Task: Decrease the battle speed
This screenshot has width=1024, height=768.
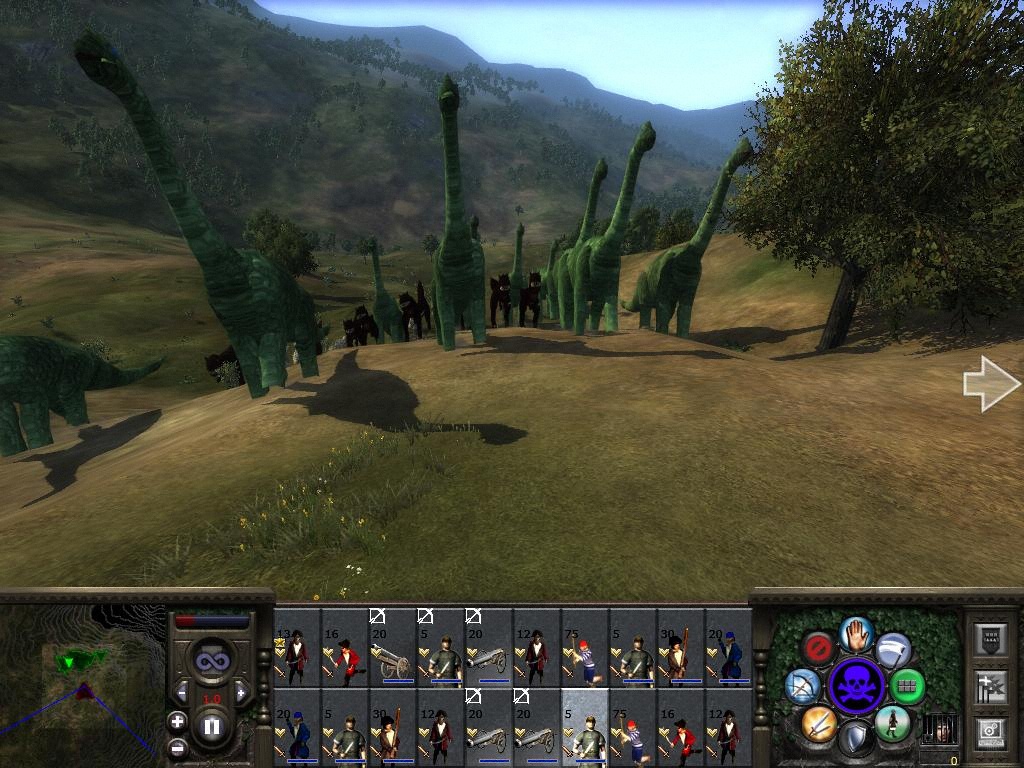Action: click(x=182, y=693)
